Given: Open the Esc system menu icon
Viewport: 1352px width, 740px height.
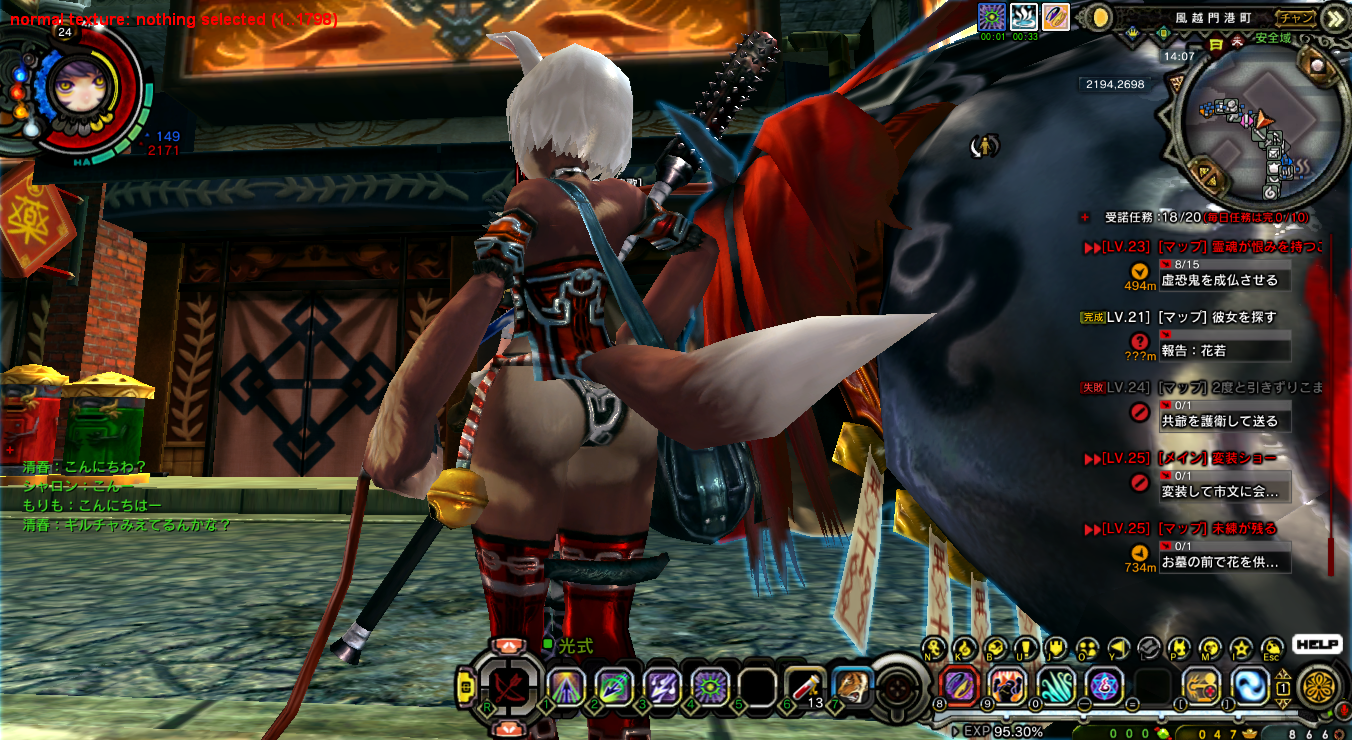Looking at the screenshot, I should coord(1271,648).
